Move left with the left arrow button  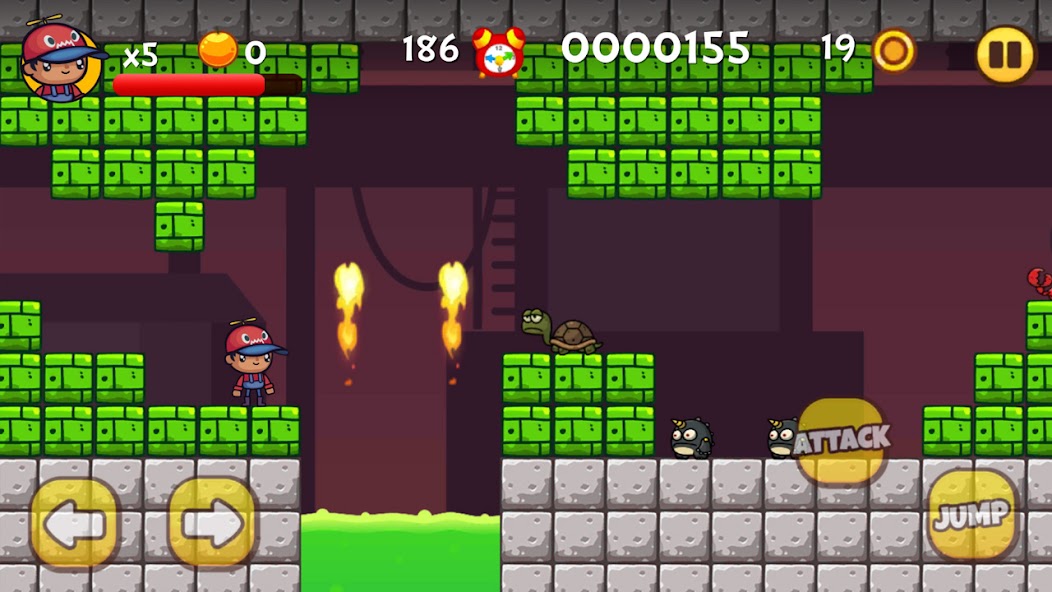tap(74, 523)
